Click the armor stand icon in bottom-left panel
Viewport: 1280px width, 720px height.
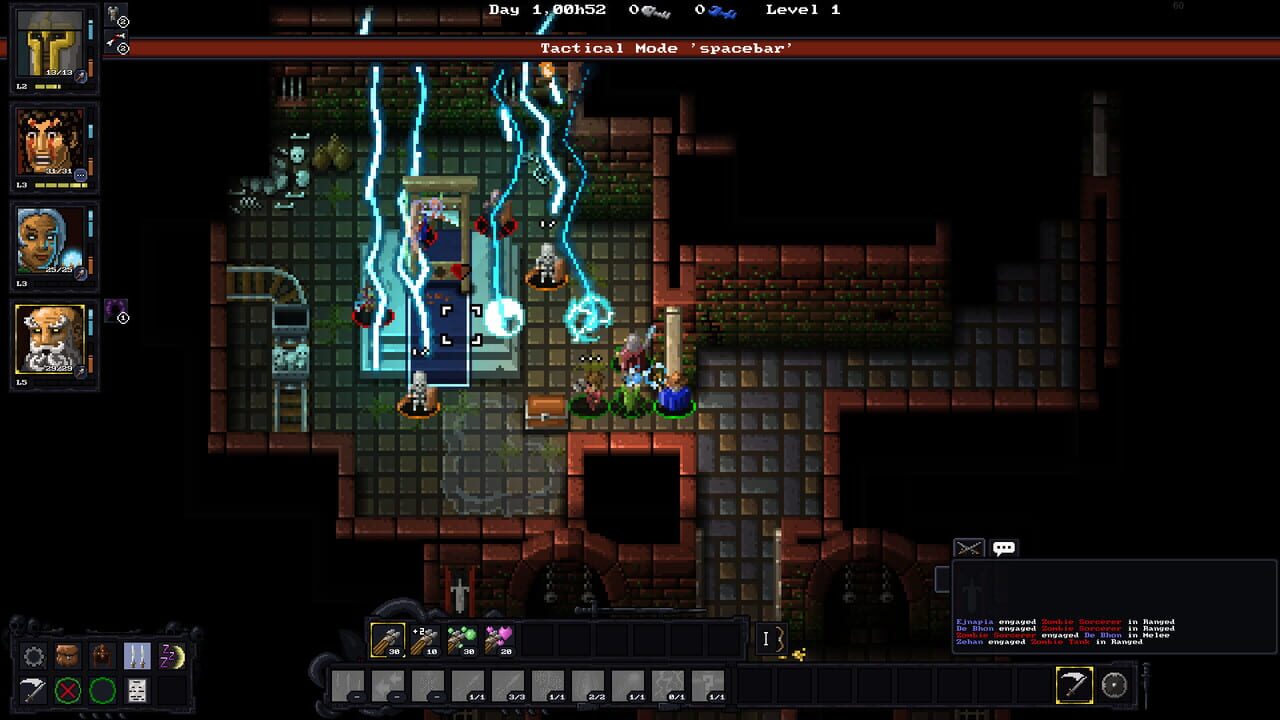click(101, 657)
